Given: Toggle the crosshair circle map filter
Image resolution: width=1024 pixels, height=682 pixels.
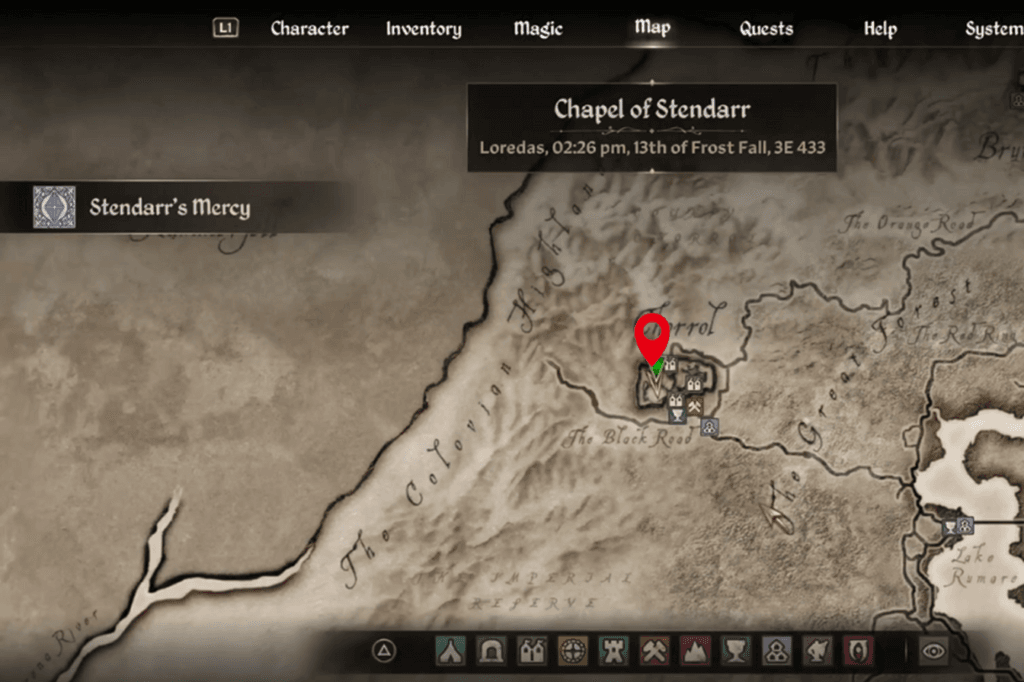Looking at the screenshot, I should [572, 651].
